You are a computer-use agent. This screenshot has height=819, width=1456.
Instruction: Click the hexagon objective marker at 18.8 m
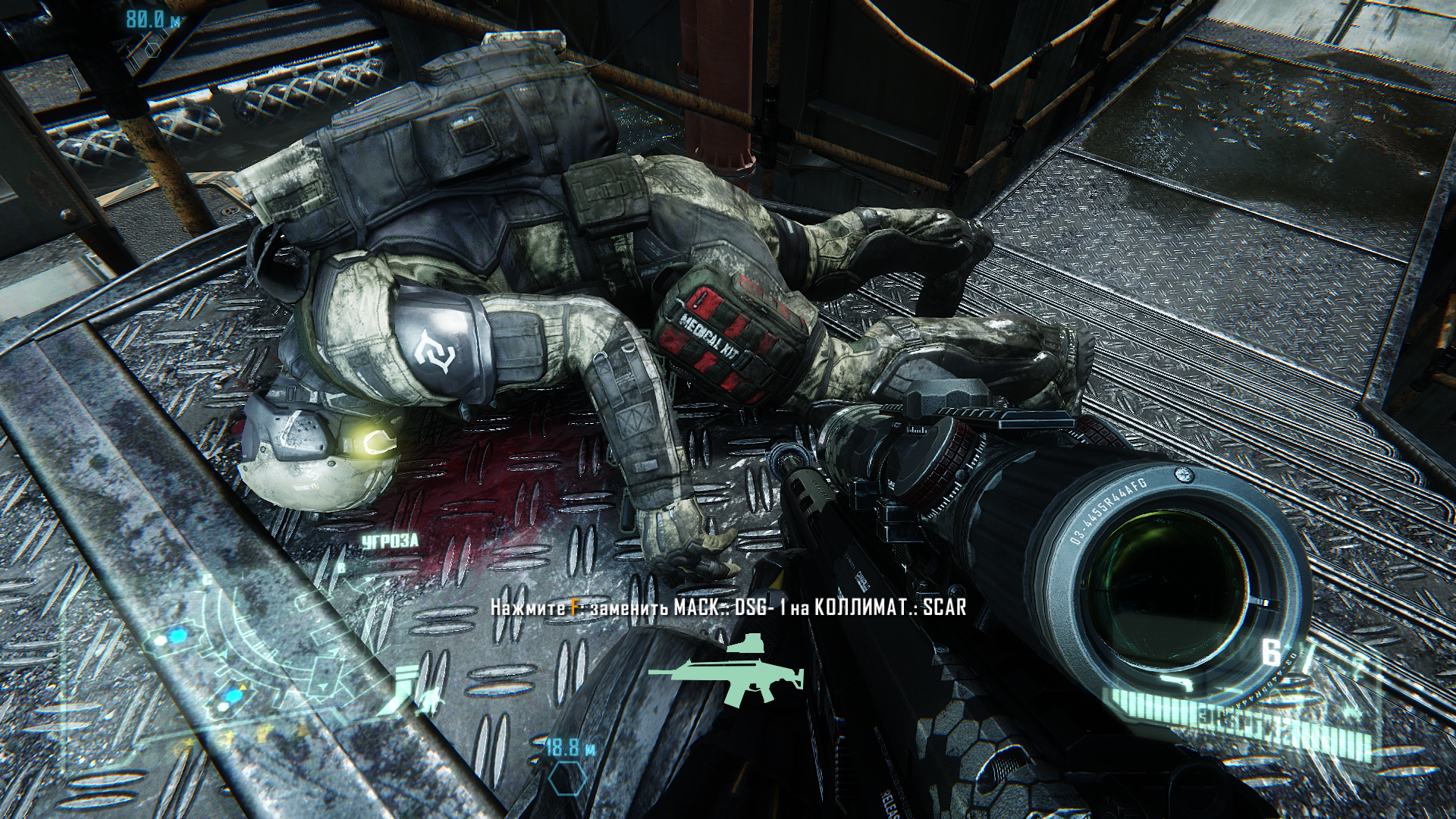[567, 797]
